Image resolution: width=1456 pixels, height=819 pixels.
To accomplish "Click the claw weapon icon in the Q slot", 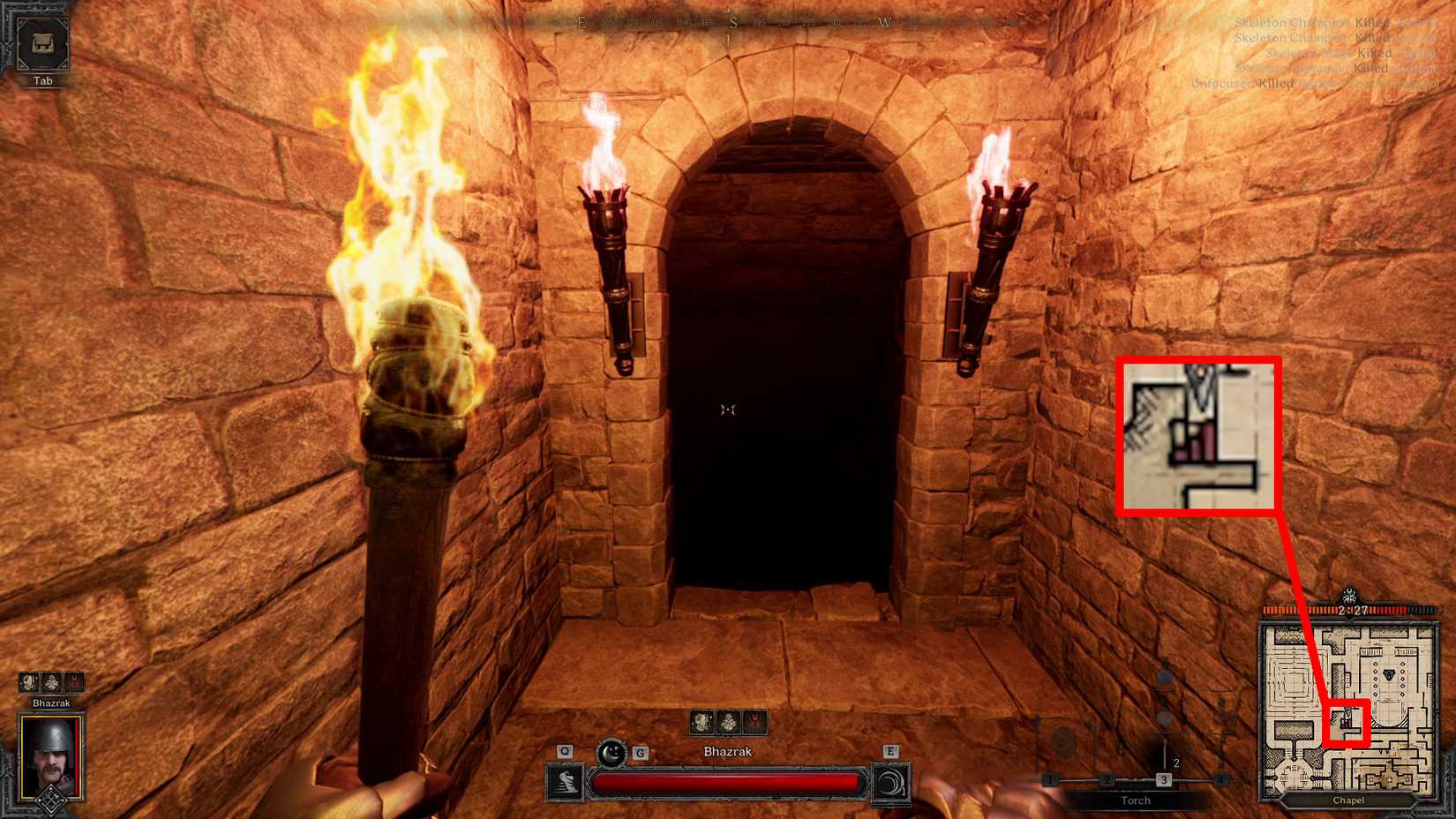I will (x=567, y=781).
